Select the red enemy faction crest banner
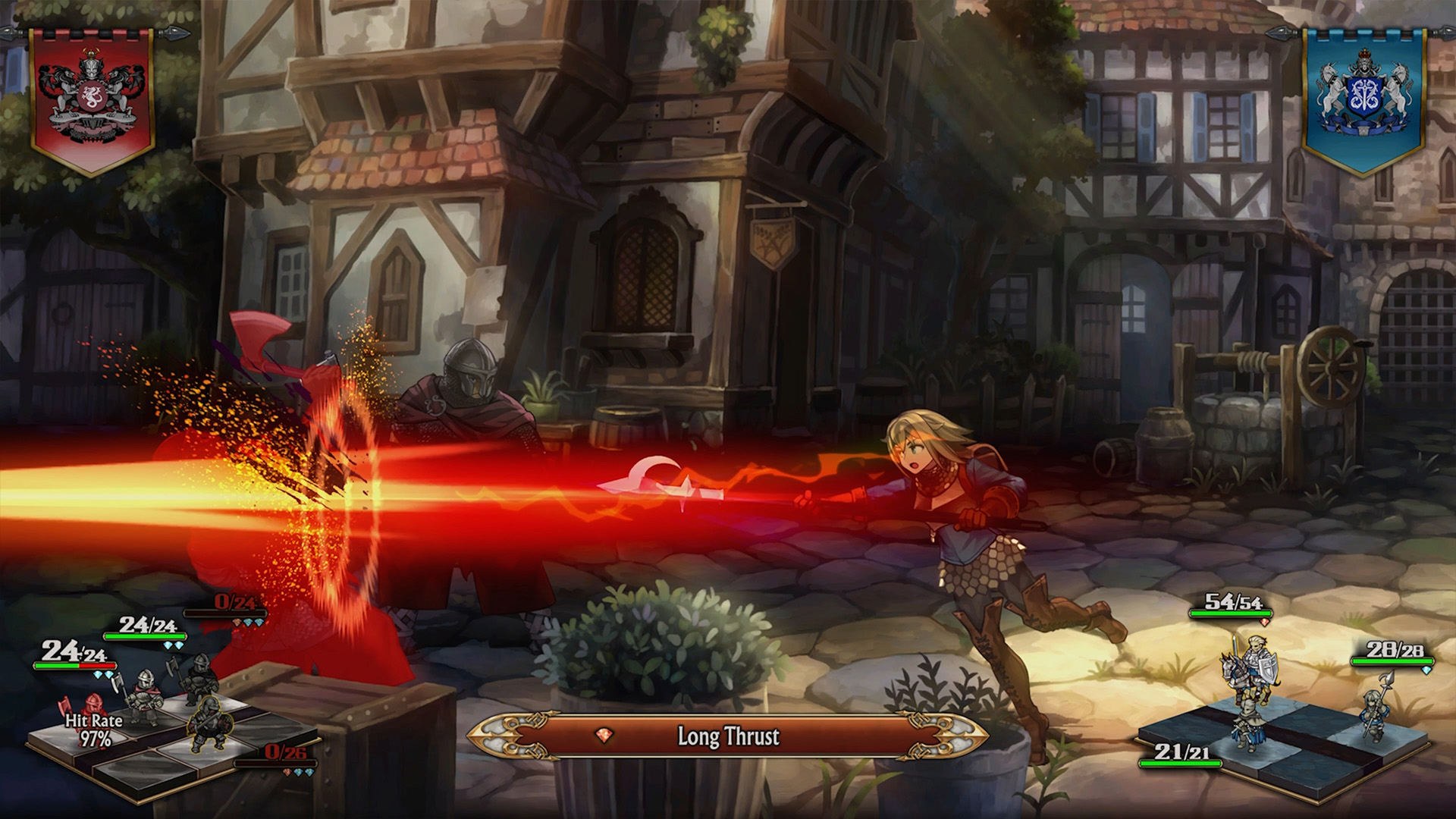 click(x=91, y=99)
